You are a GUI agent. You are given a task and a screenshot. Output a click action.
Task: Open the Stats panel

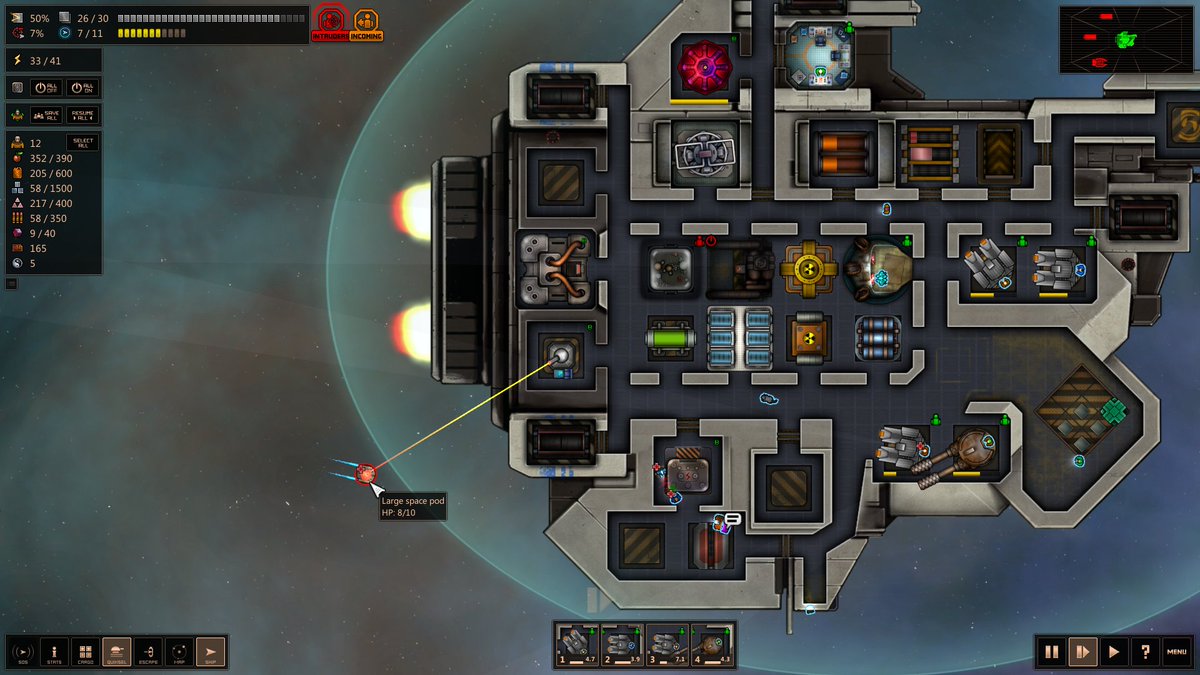click(x=54, y=652)
